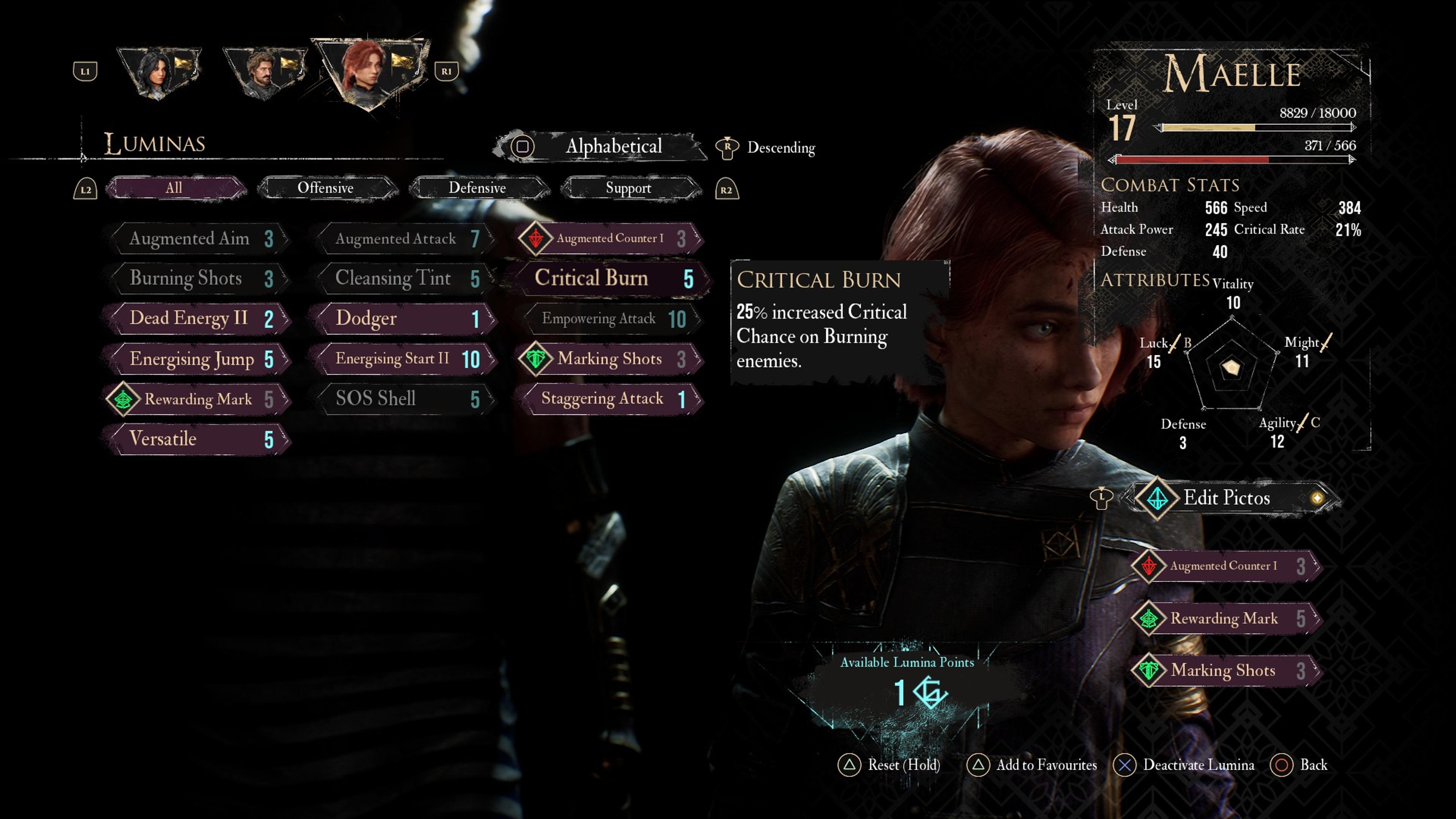Image resolution: width=1456 pixels, height=819 pixels.
Task: Select the Energising Jump lumina
Action: tap(198, 359)
